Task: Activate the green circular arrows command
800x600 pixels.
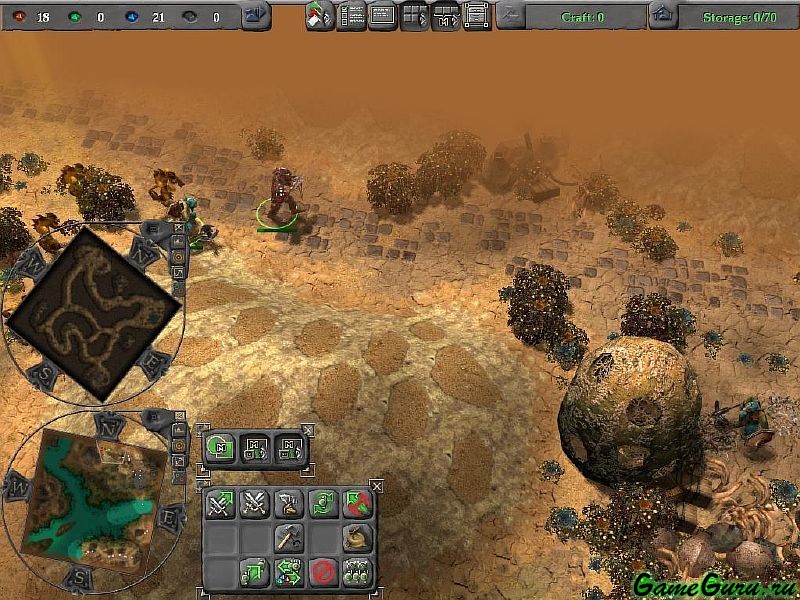Action: (323, 504)
